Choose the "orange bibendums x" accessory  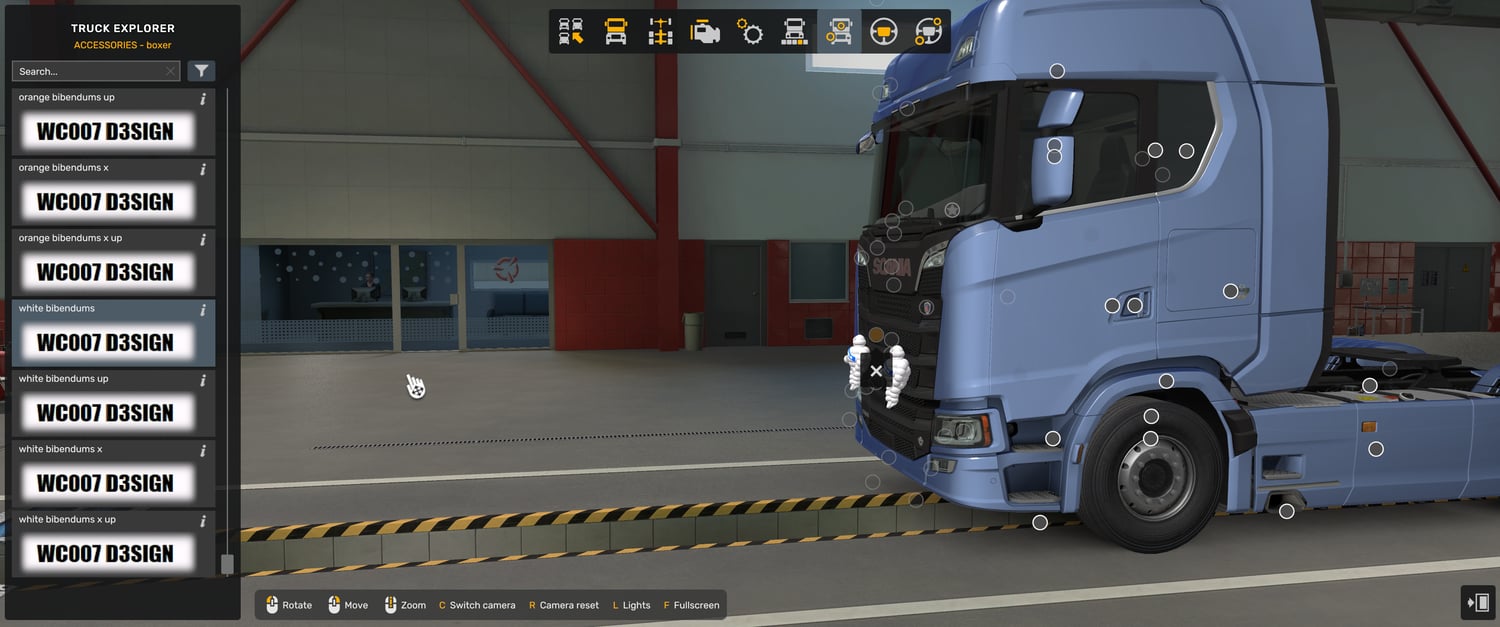click(104, 202)
